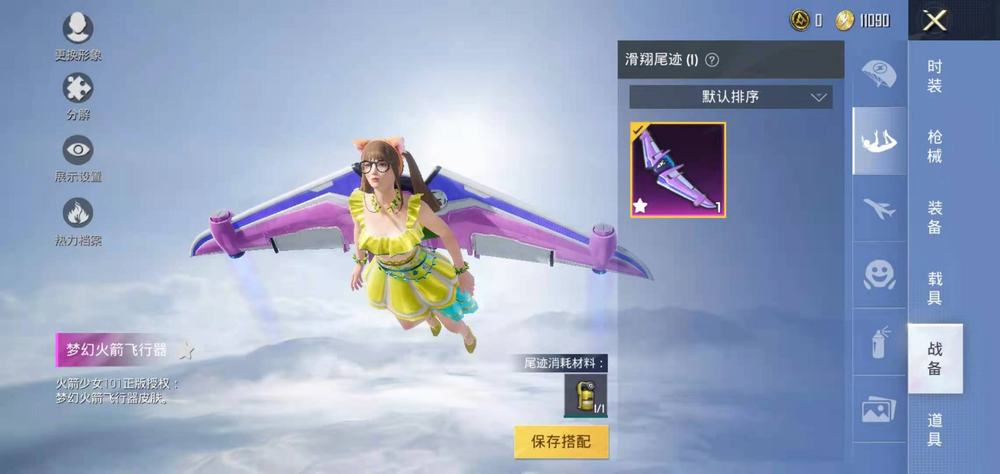Screen dimensions: 1000x474
Task: Open the 默认排序 sort dropdown
Action: pyautogui.click(x=731, y=97)
